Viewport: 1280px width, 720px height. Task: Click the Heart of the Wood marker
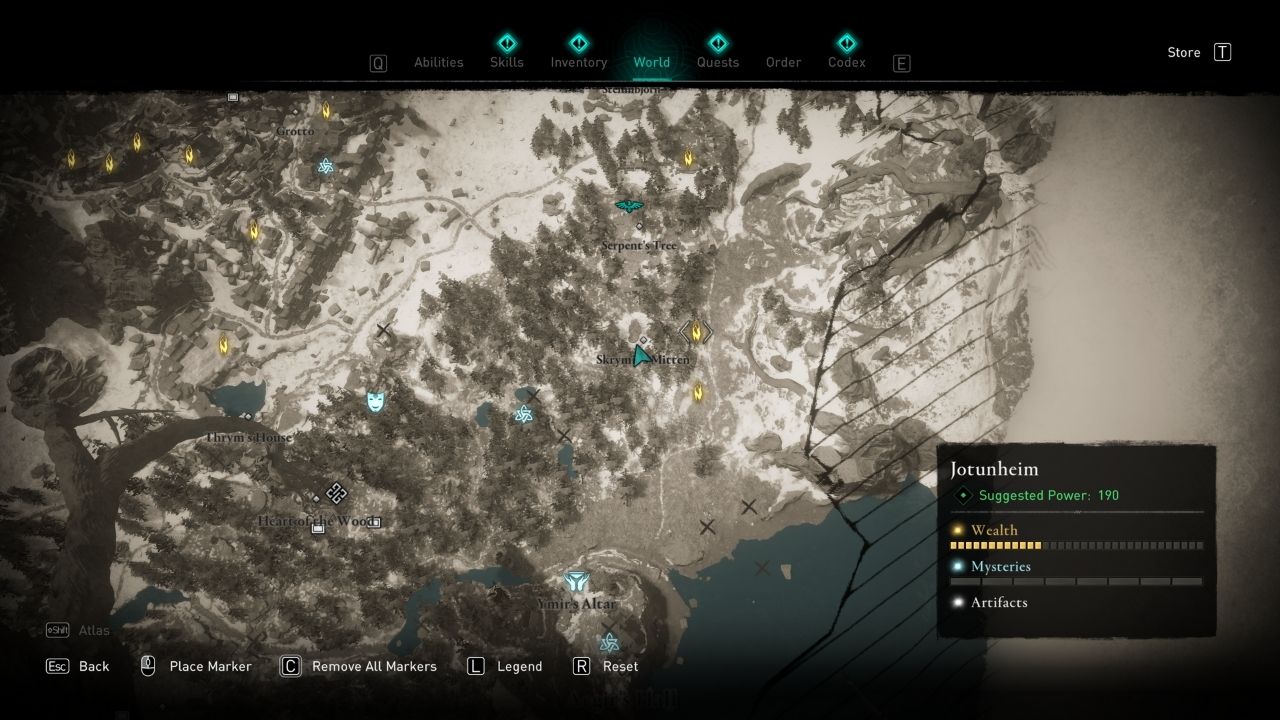click(x=336, y=493)
